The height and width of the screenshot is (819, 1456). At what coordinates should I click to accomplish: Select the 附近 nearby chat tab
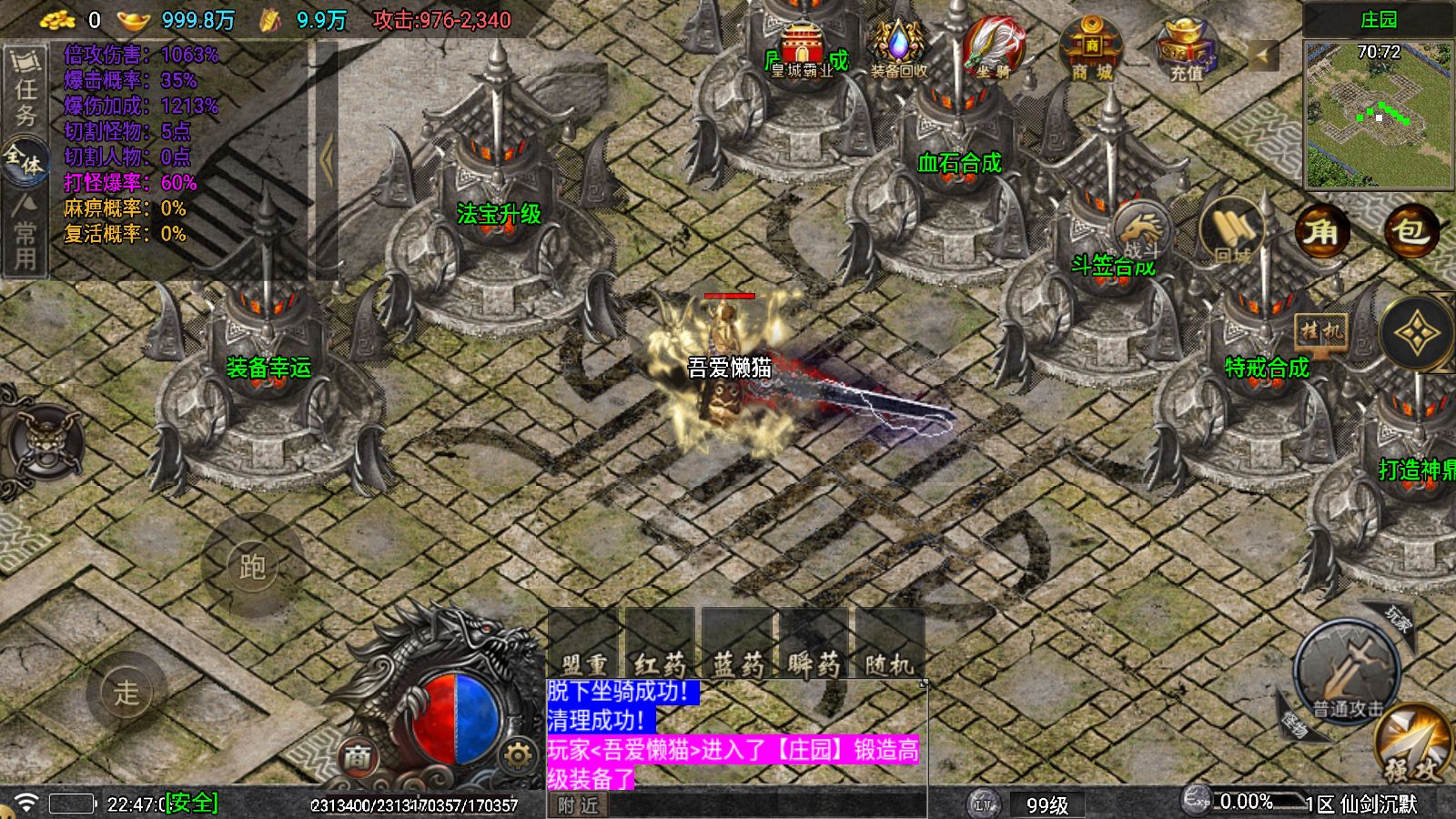pos(578,805)
